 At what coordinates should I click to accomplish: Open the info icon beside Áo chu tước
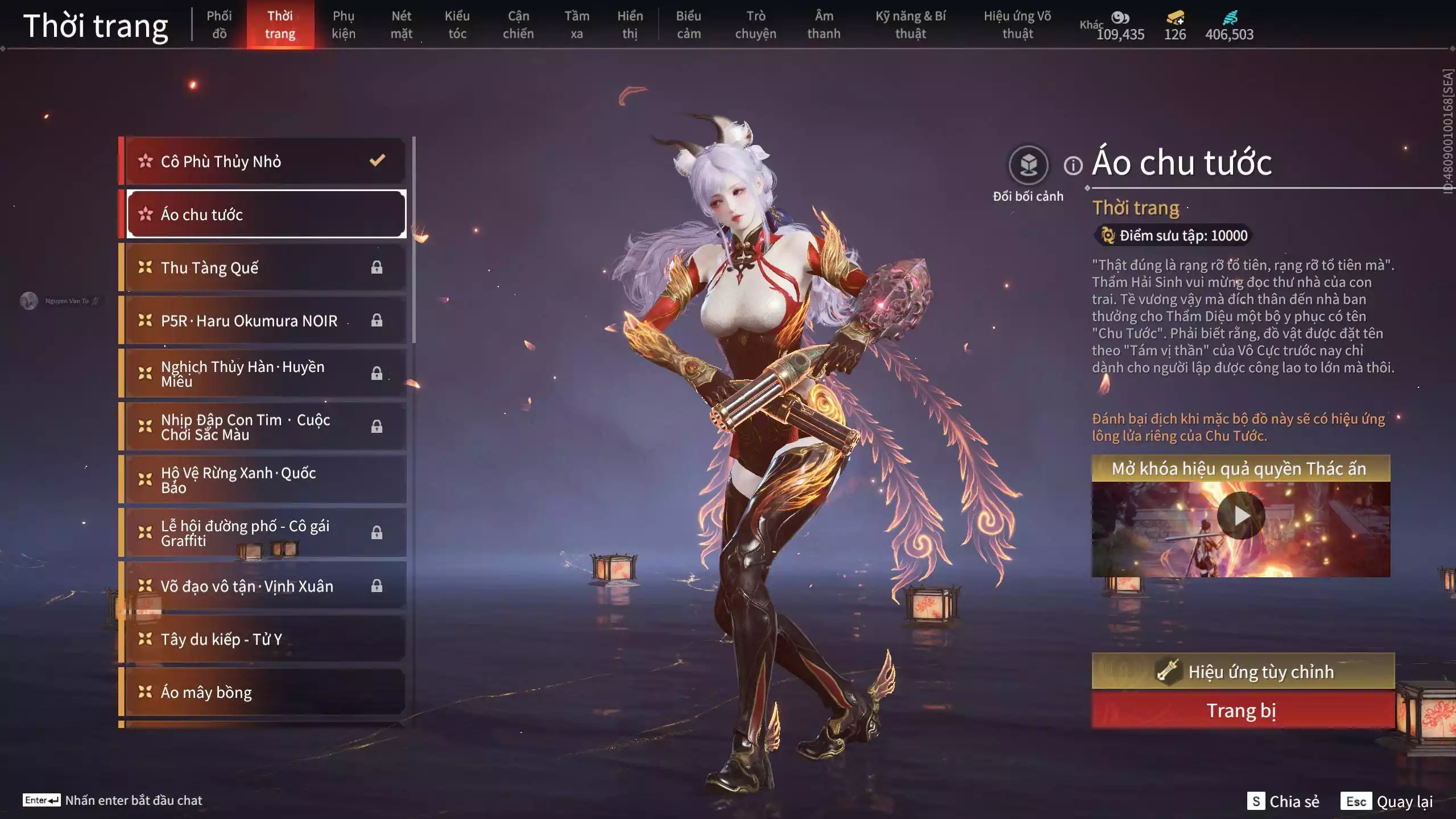pos(1073,166)
